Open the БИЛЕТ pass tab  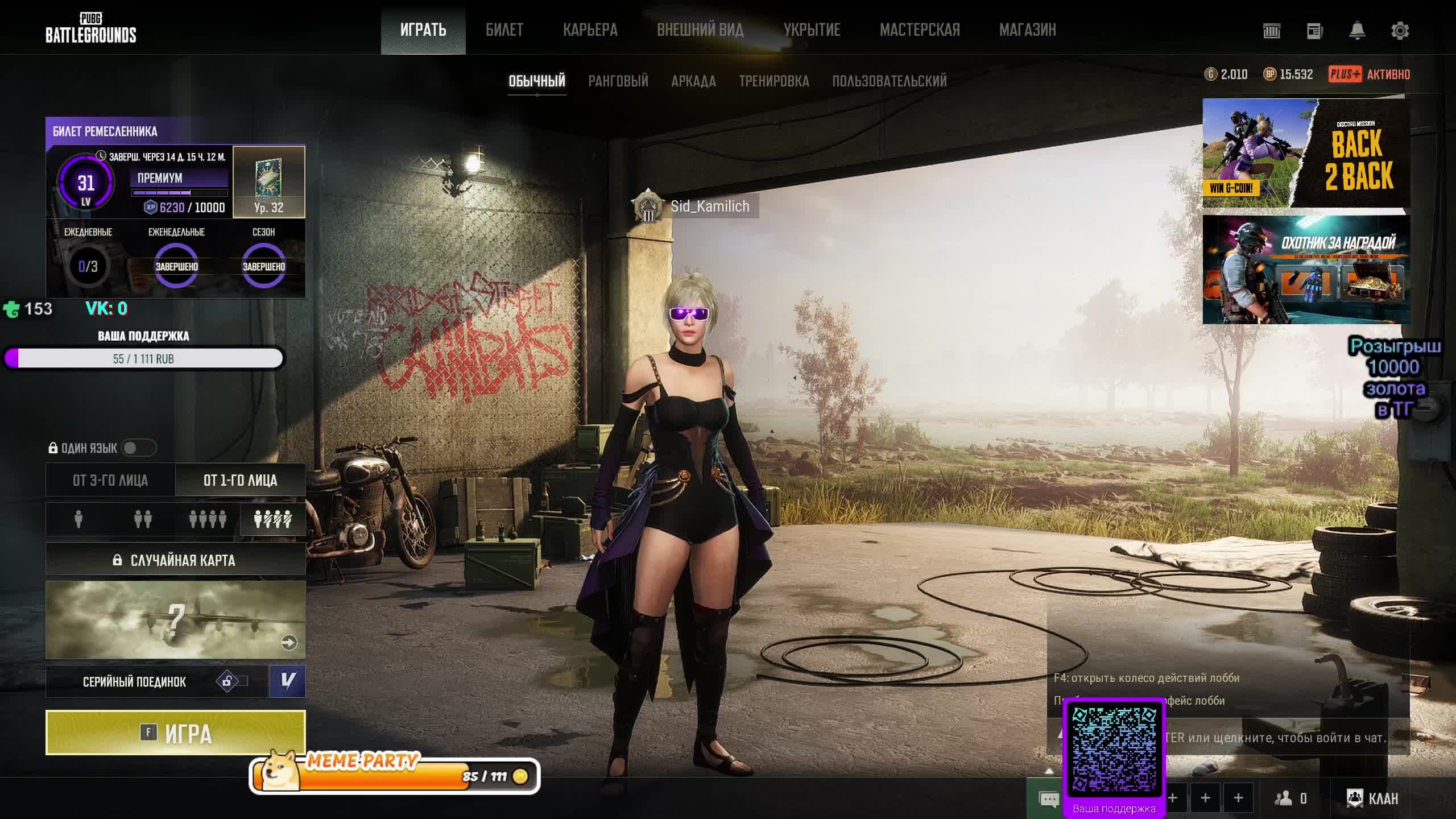tap(504, 30)
